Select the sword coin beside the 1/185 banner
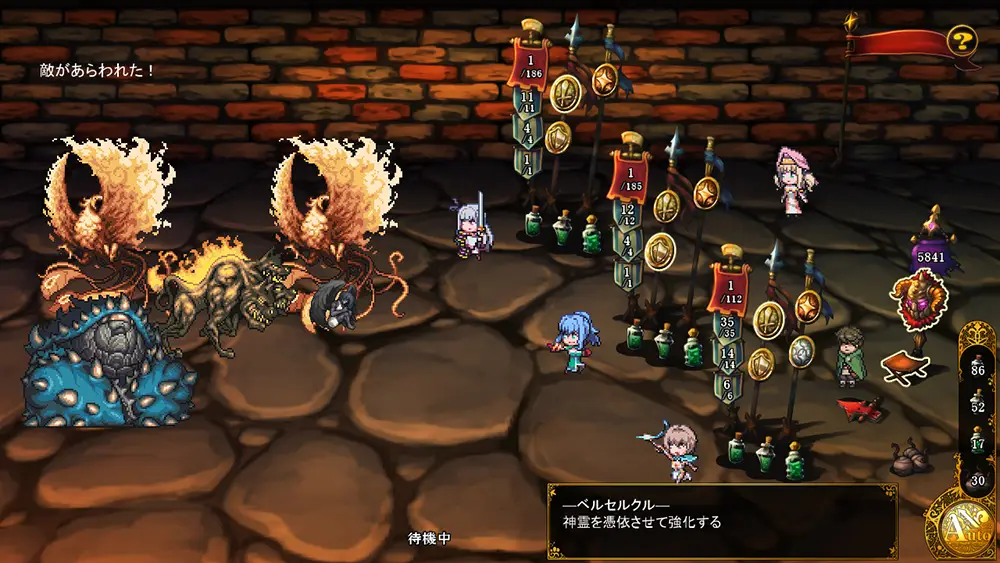Screen dimensions: 1000x563 (667, 206)
